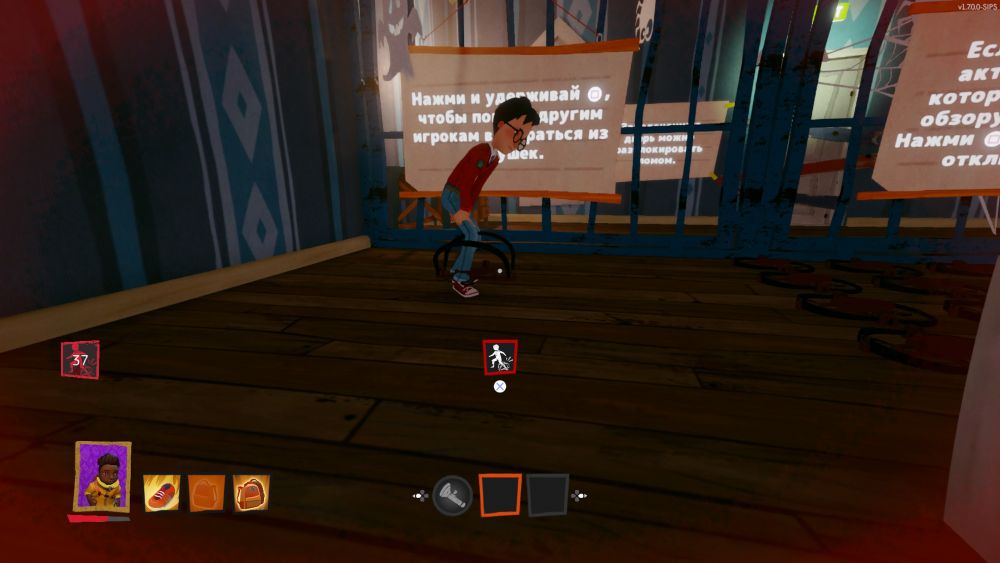Select the flashlight inventory slot
The height and width of the screenshot is (563, 1000).
pos(452,494)
